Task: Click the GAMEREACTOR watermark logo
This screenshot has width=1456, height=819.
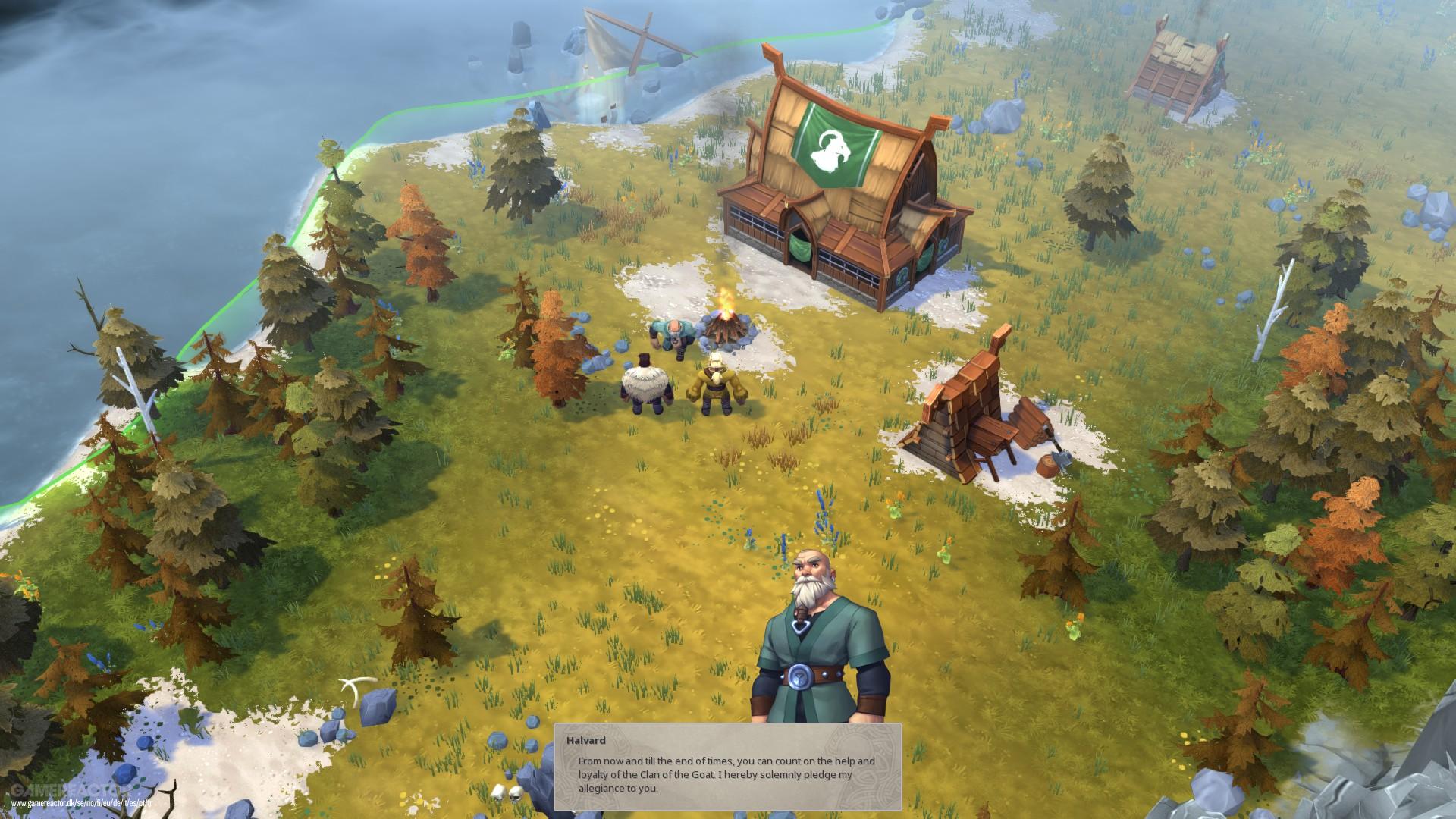Action: click(64, 790)
